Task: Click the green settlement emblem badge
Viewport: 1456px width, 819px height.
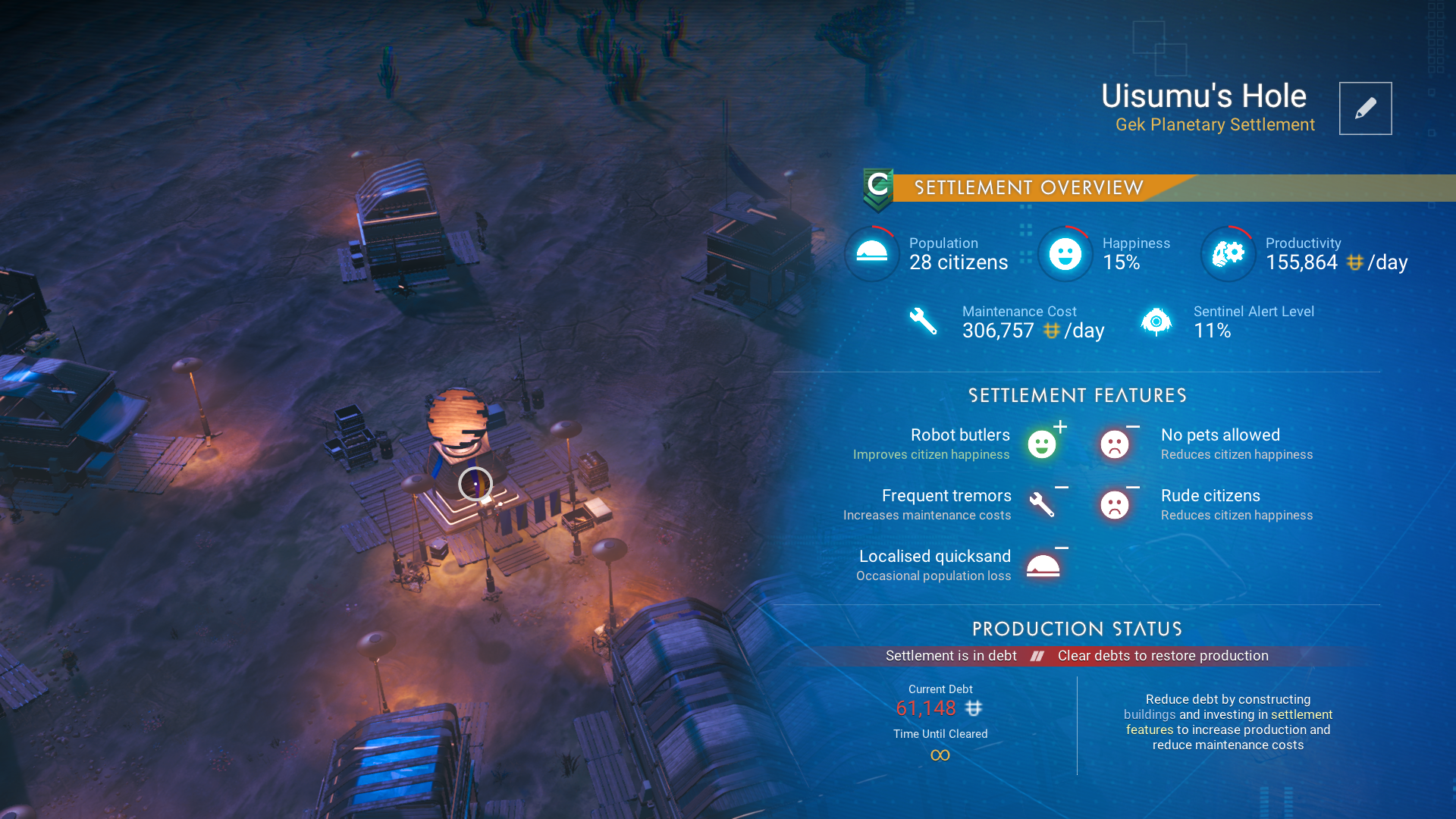Action: pyautogui.click(x=877, y=188)
